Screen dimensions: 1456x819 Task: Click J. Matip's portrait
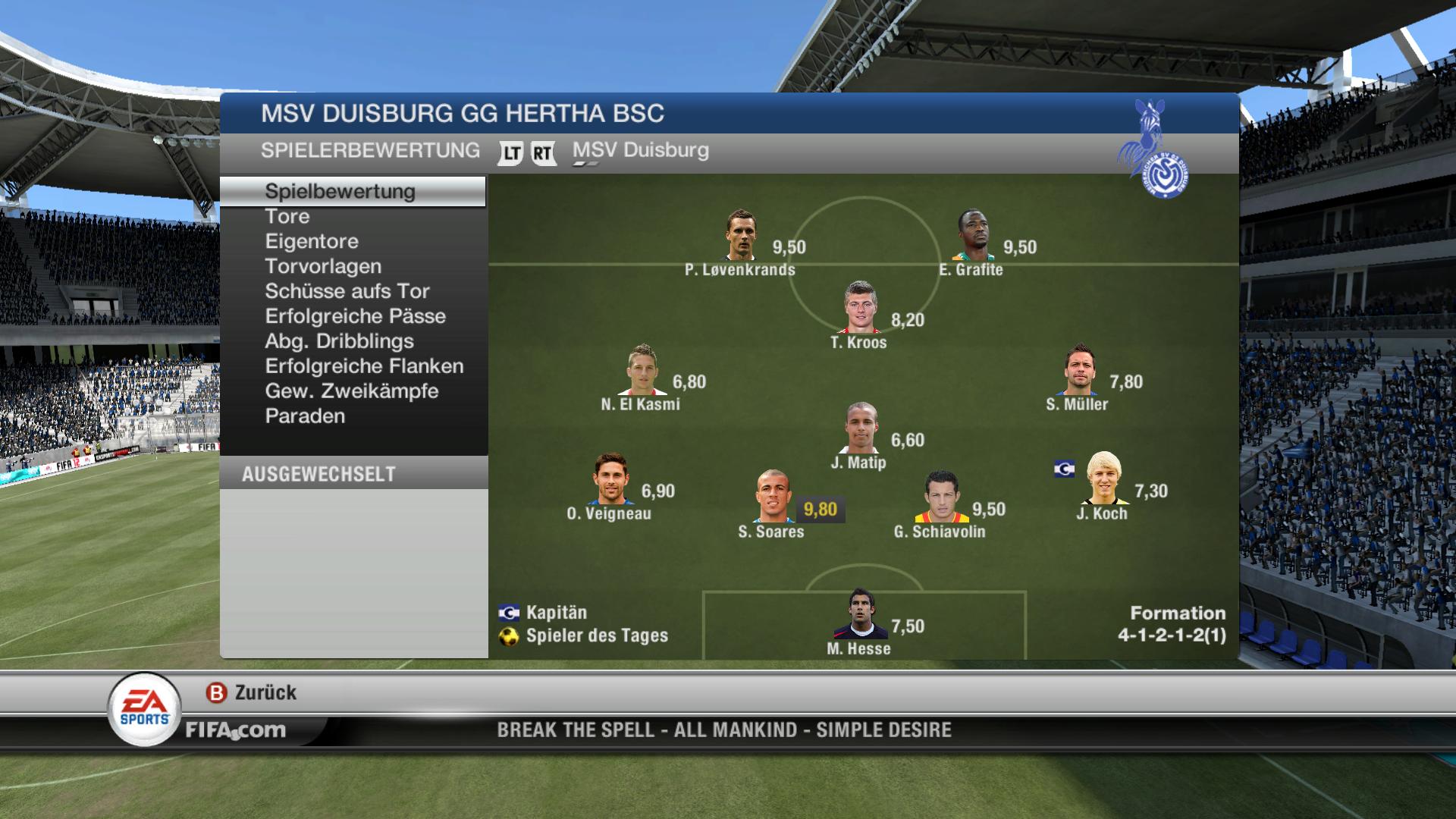pyautogui.click(x=861, y=428)
